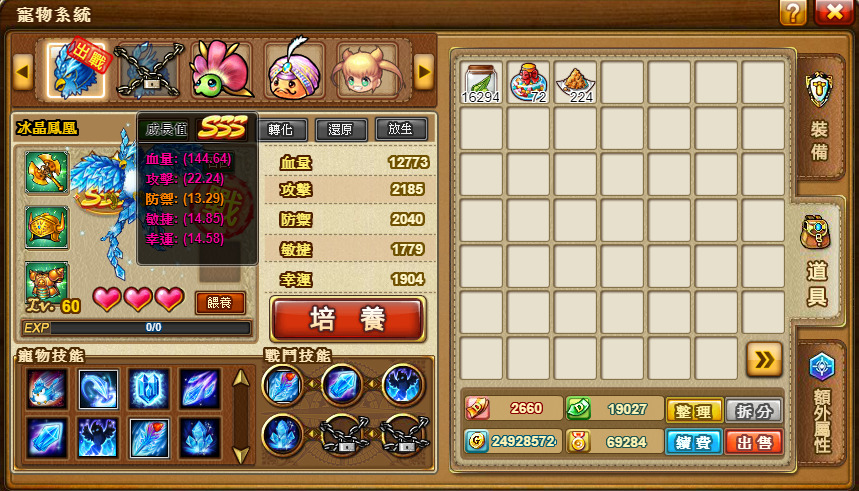Release the pet with 放生
The image size is (859, 491).
(x=401, y=129)
